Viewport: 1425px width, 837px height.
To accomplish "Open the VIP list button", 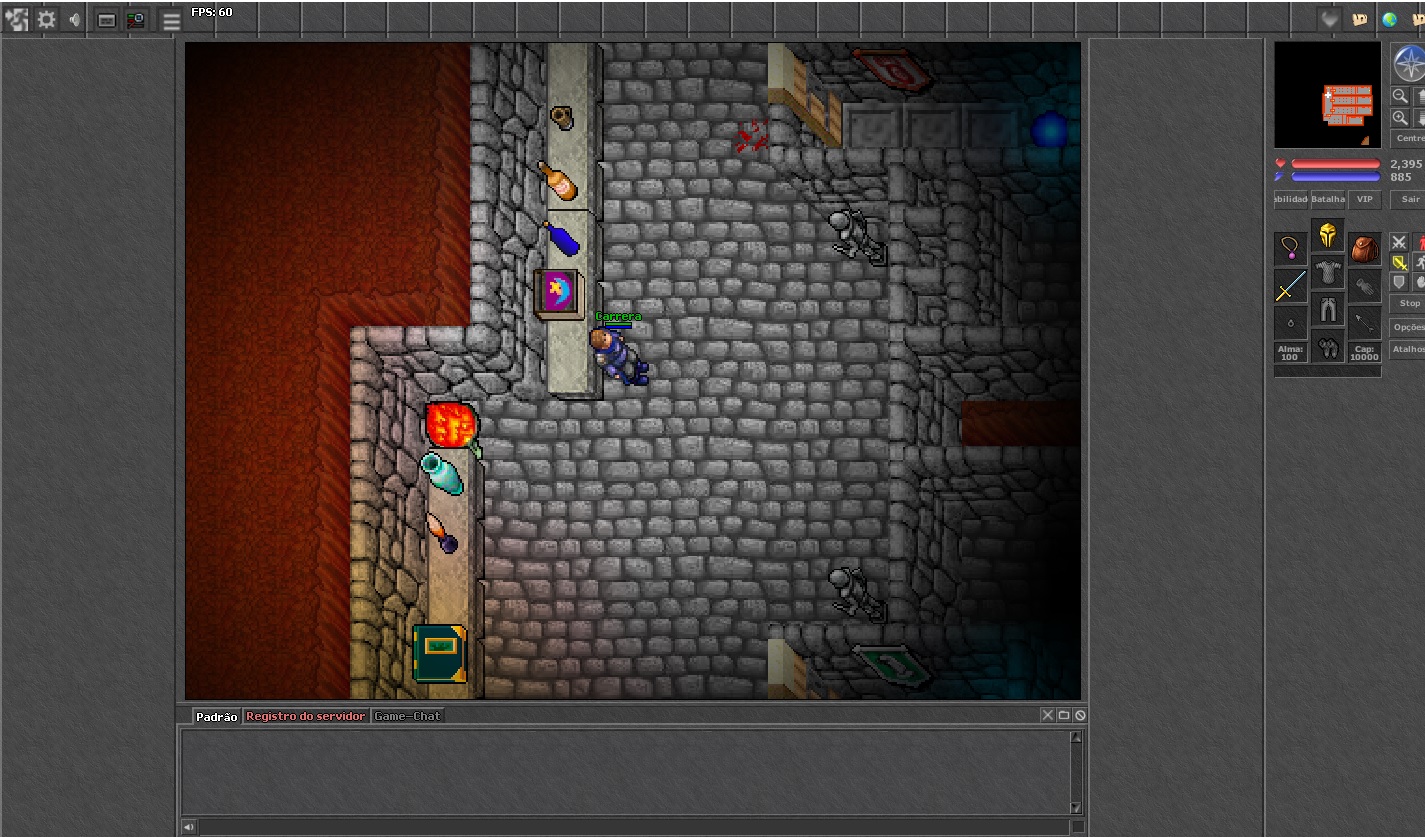I will [1364, 199].
